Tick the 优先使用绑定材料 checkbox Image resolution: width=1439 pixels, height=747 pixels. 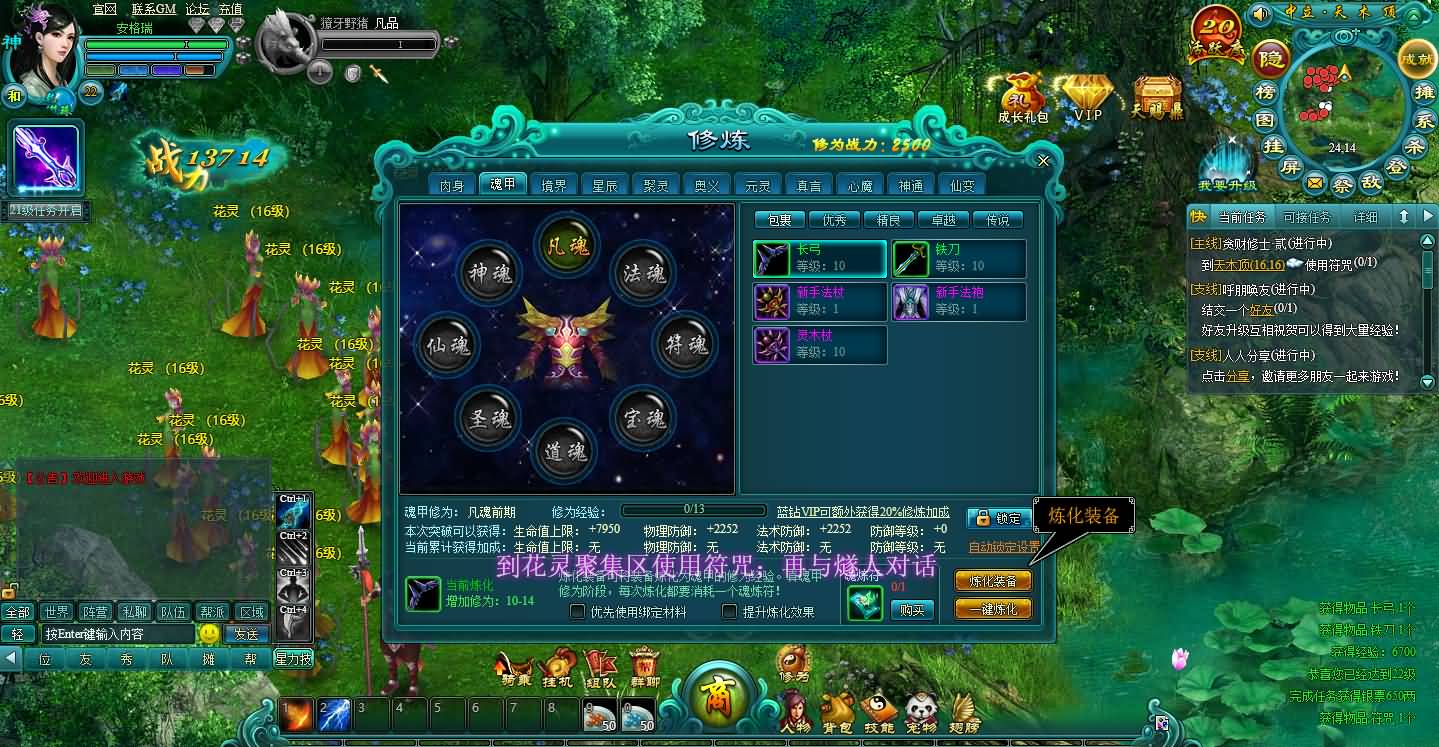578,612
